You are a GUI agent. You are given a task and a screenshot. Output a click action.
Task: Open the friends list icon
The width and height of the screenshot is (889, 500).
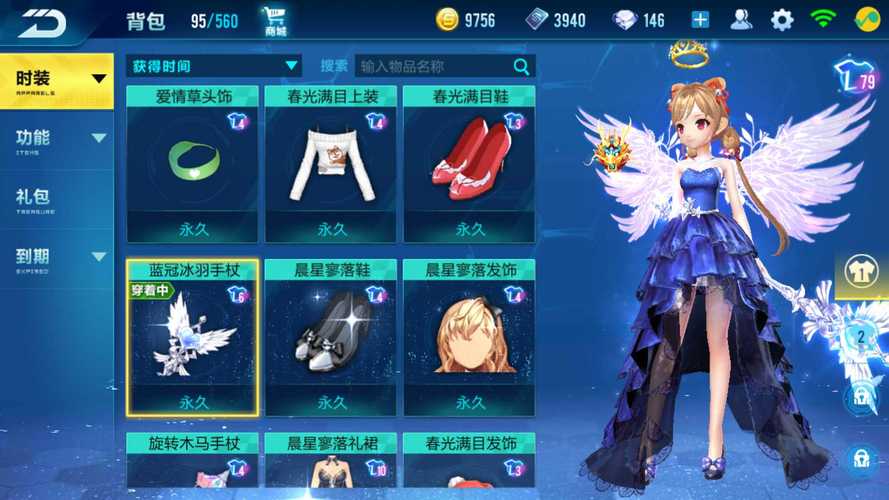(741, 20)
